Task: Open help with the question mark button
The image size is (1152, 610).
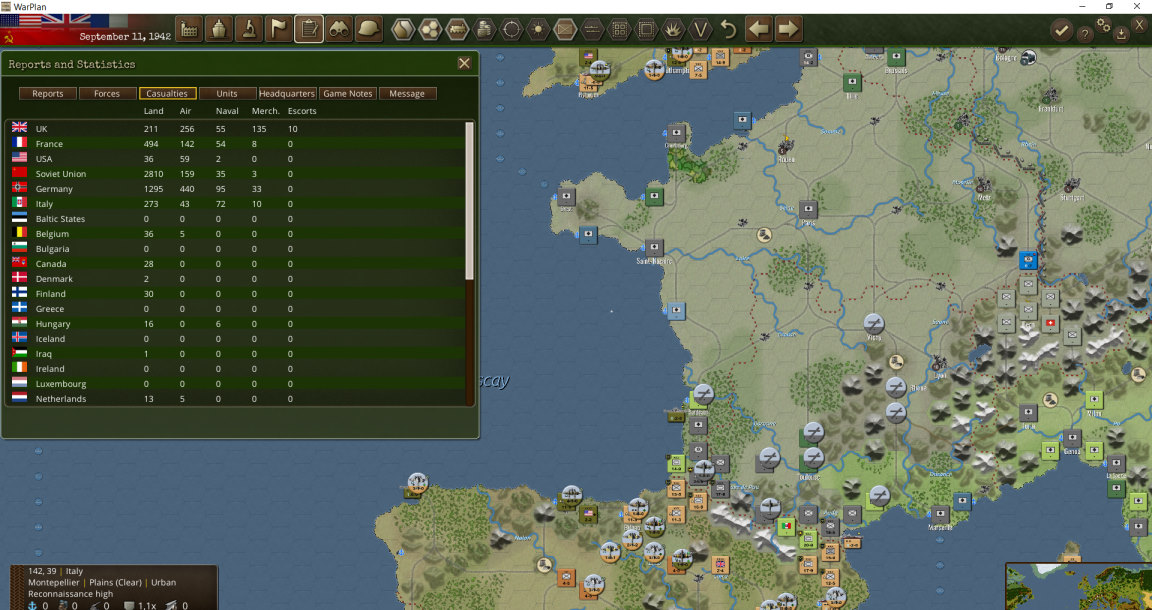Action: tap(1085, 34)
